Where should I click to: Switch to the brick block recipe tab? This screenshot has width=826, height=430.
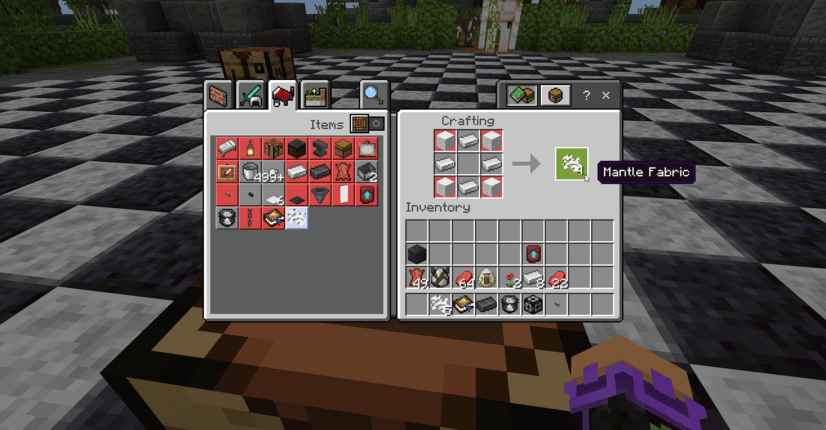(x=219, y=95)
